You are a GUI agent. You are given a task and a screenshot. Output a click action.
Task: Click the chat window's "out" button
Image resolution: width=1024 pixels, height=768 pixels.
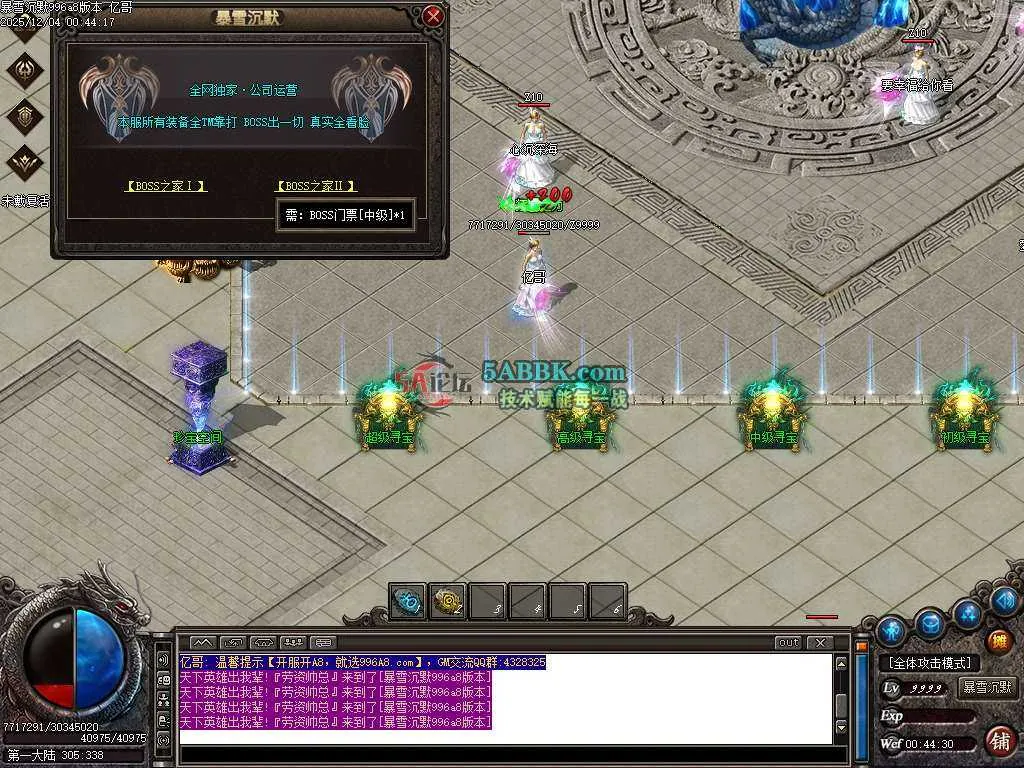[x=788, y=643]
